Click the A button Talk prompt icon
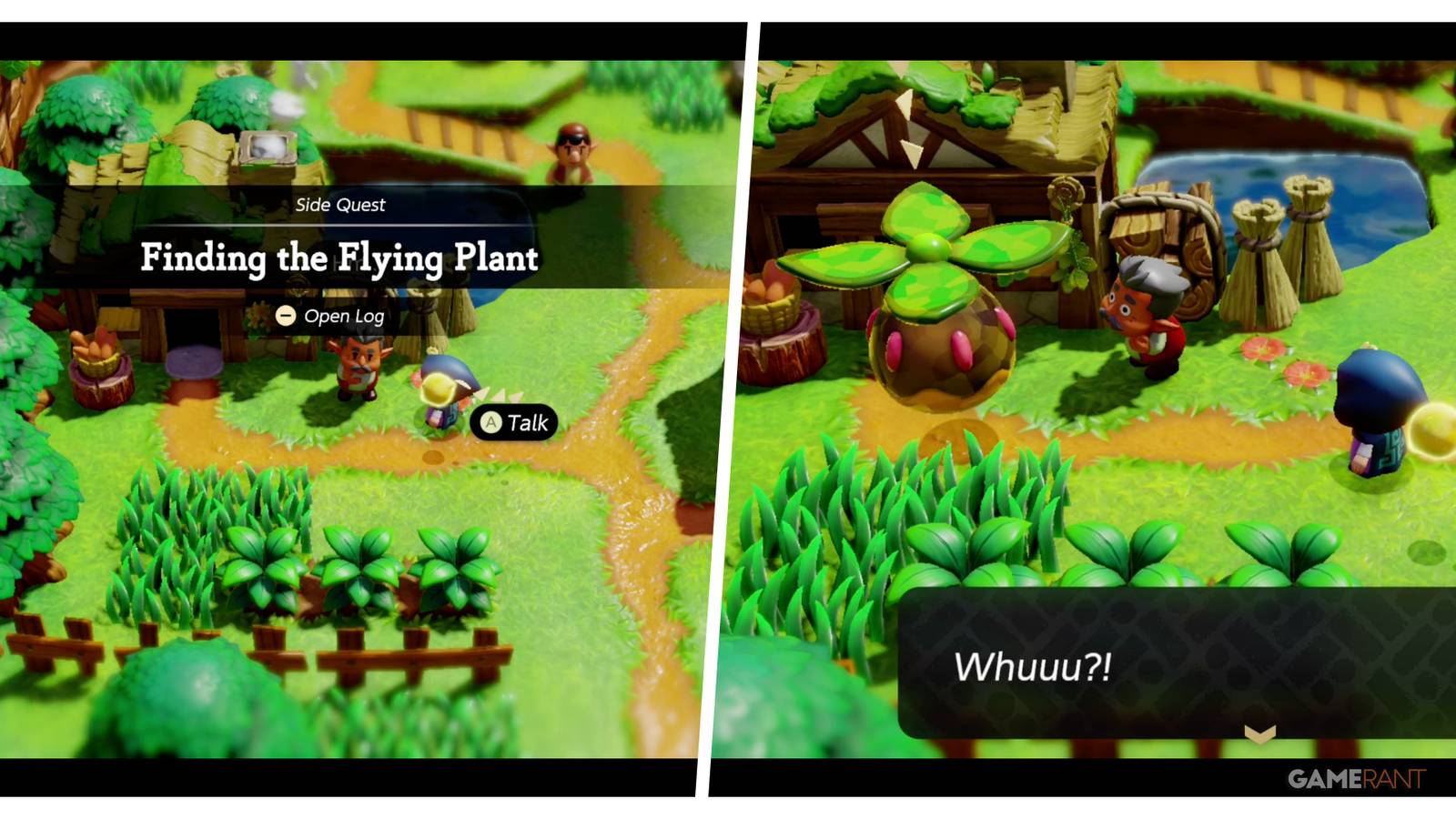 (491, 422)
